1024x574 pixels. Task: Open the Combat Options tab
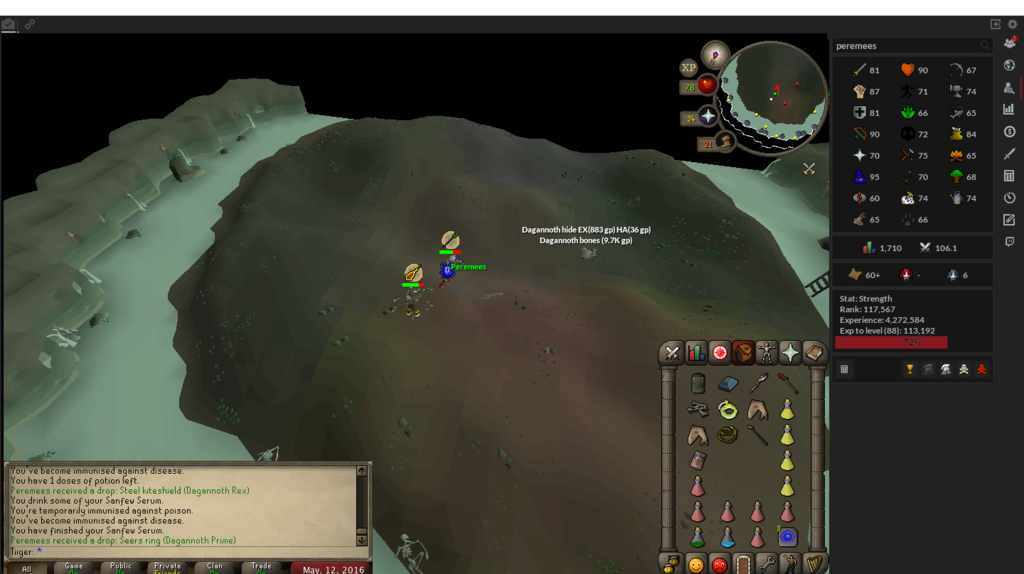tap(672, 353)
